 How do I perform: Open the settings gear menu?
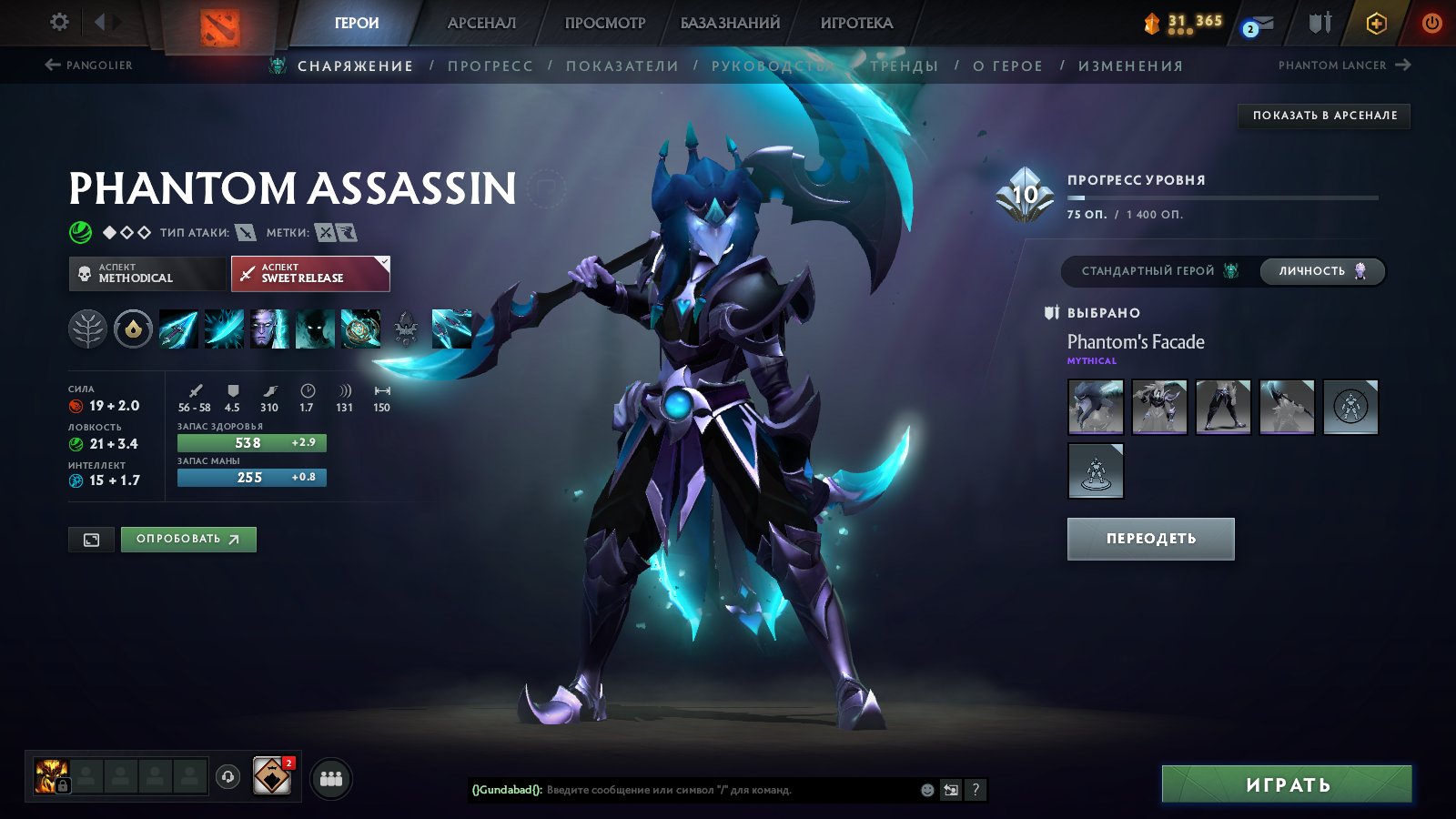[59, 22]
